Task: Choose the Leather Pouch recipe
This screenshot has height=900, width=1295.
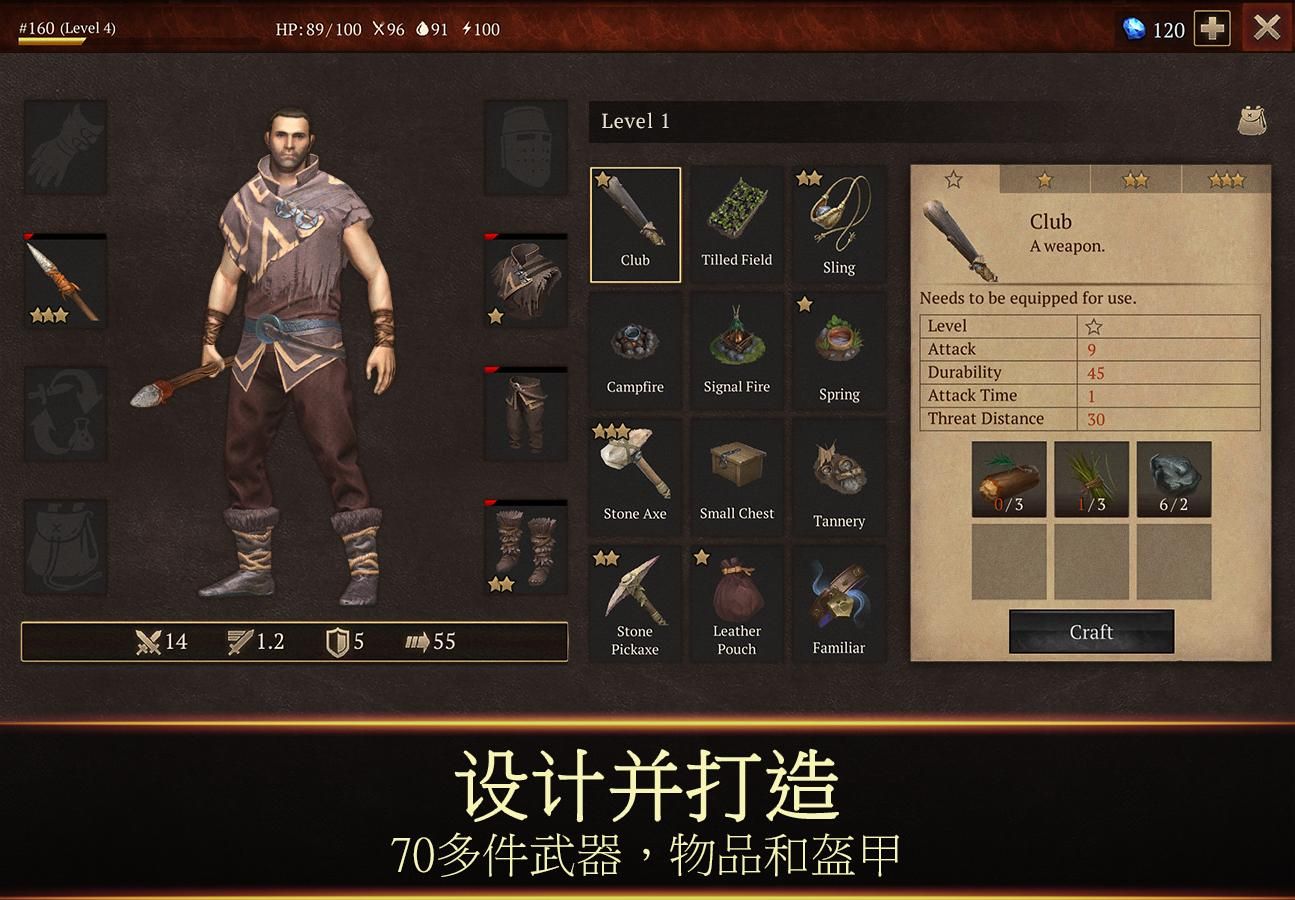Action: click(737, 604)
